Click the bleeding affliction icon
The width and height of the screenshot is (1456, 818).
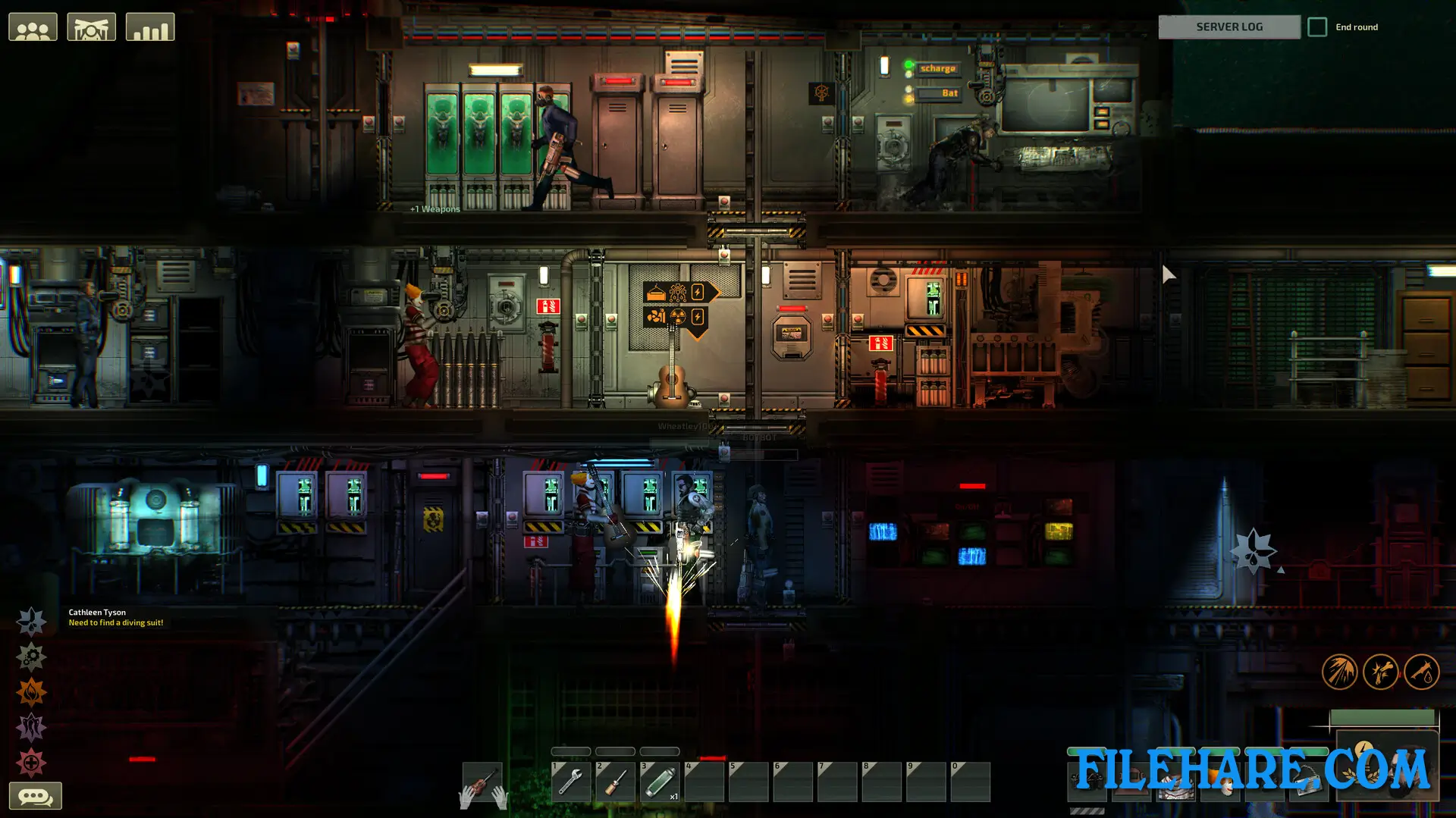click(1421, 672)
